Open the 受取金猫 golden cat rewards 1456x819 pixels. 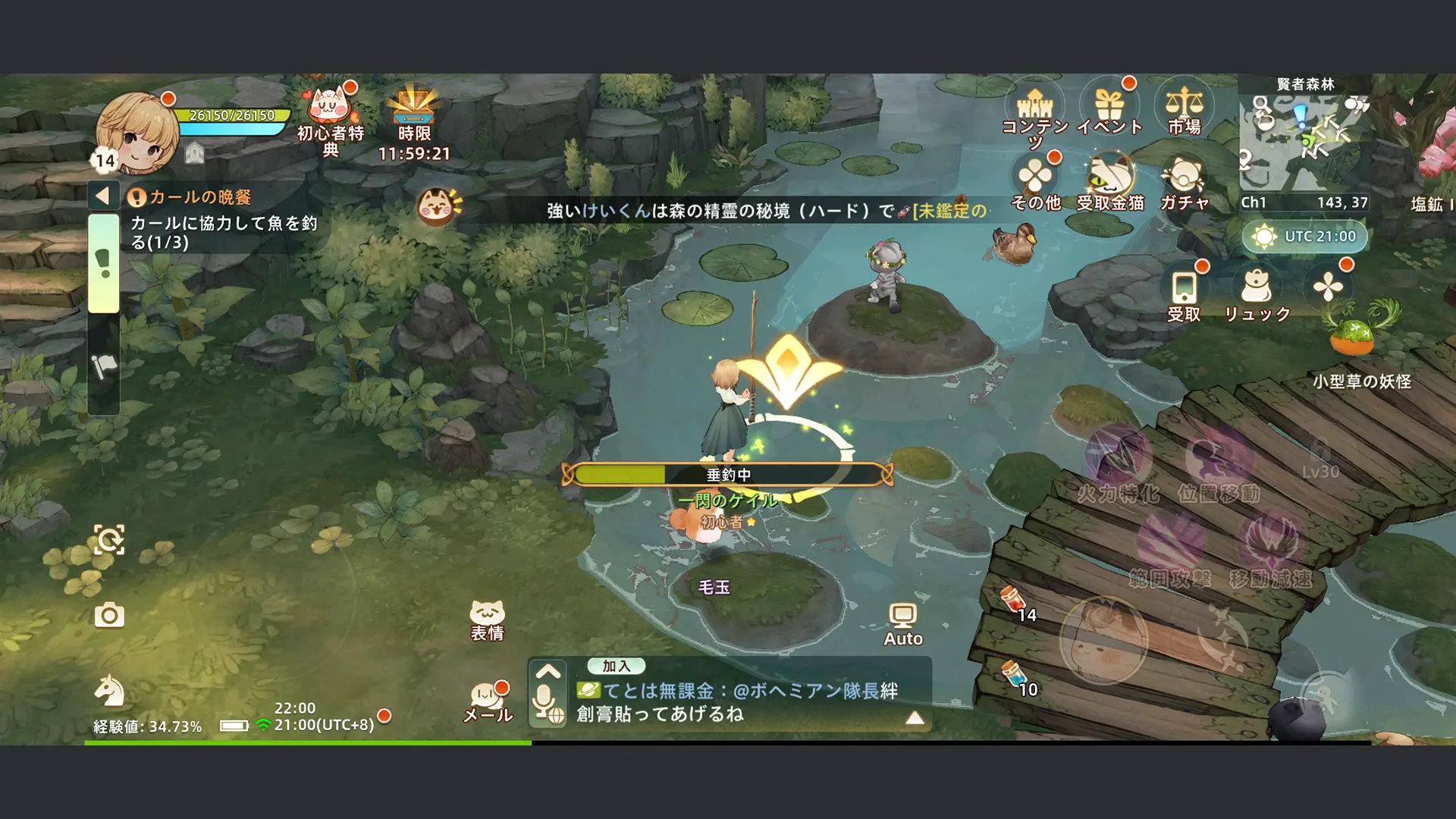[x=1106, y=176]
